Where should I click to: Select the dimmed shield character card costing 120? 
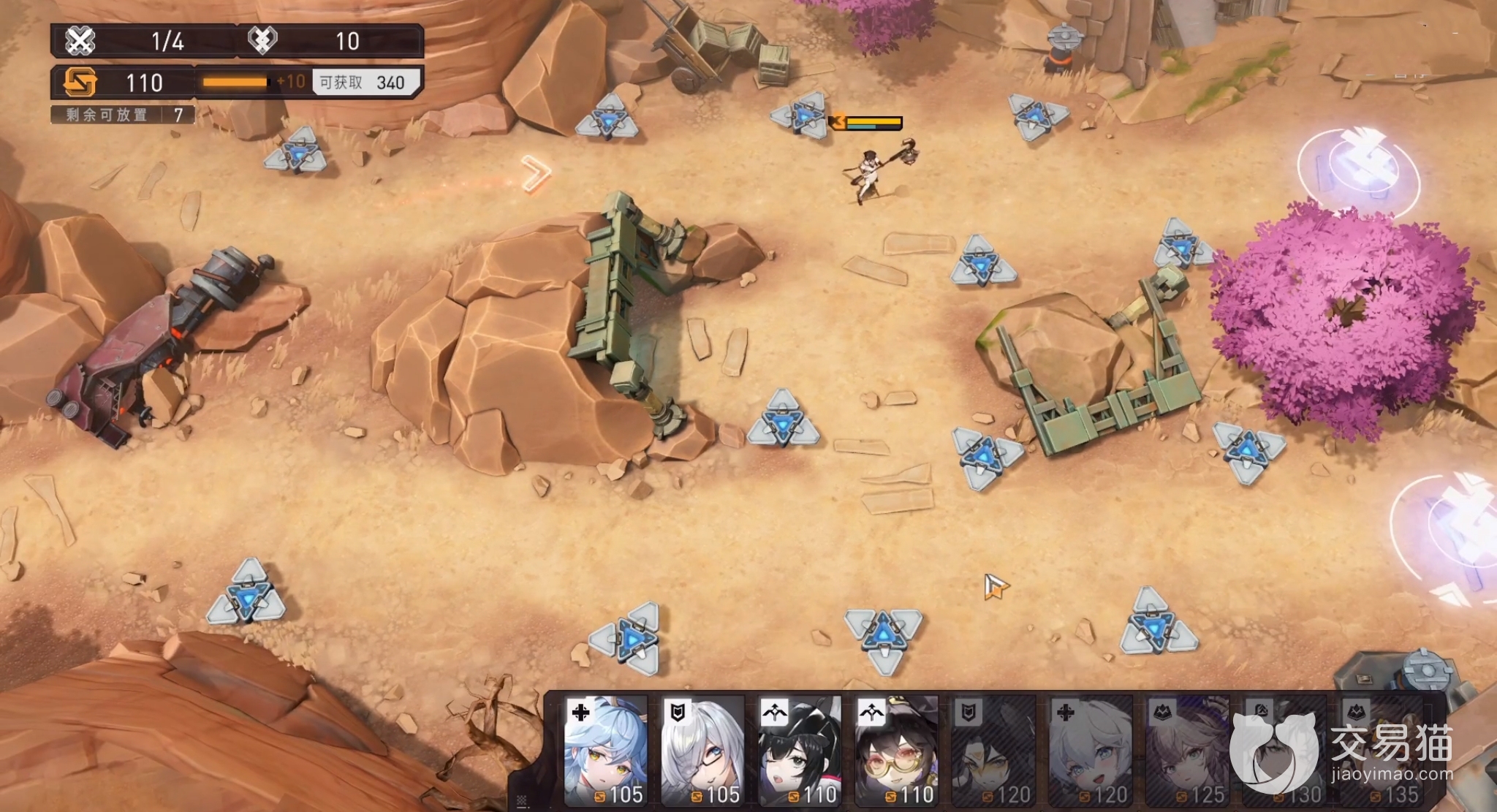(994, 751)
